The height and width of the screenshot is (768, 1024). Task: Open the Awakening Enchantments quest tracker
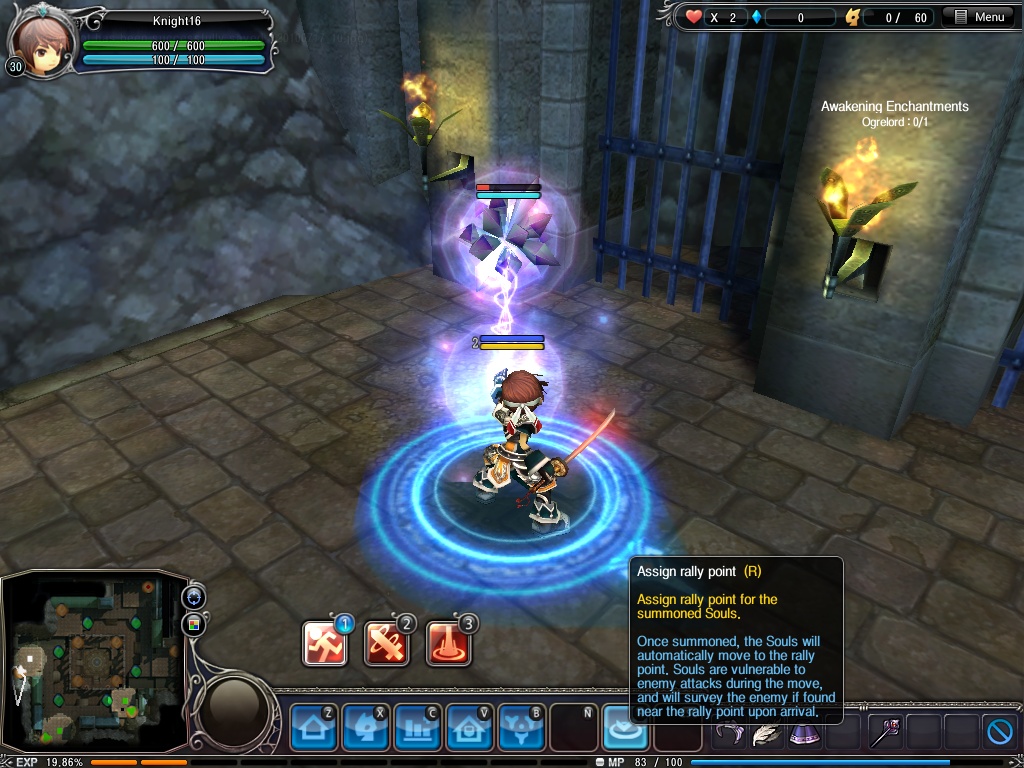point(894,107)
